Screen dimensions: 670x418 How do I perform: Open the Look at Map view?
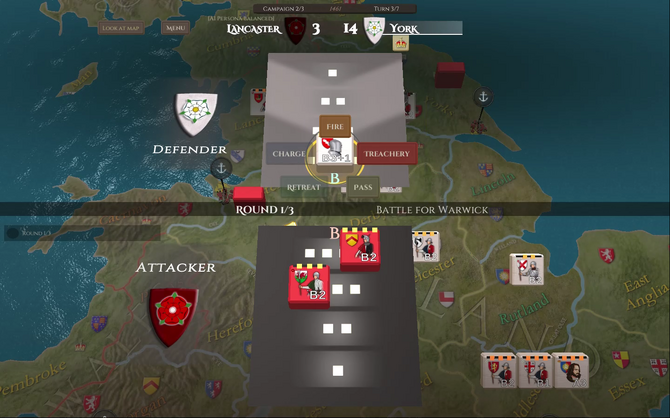(122, 28)
